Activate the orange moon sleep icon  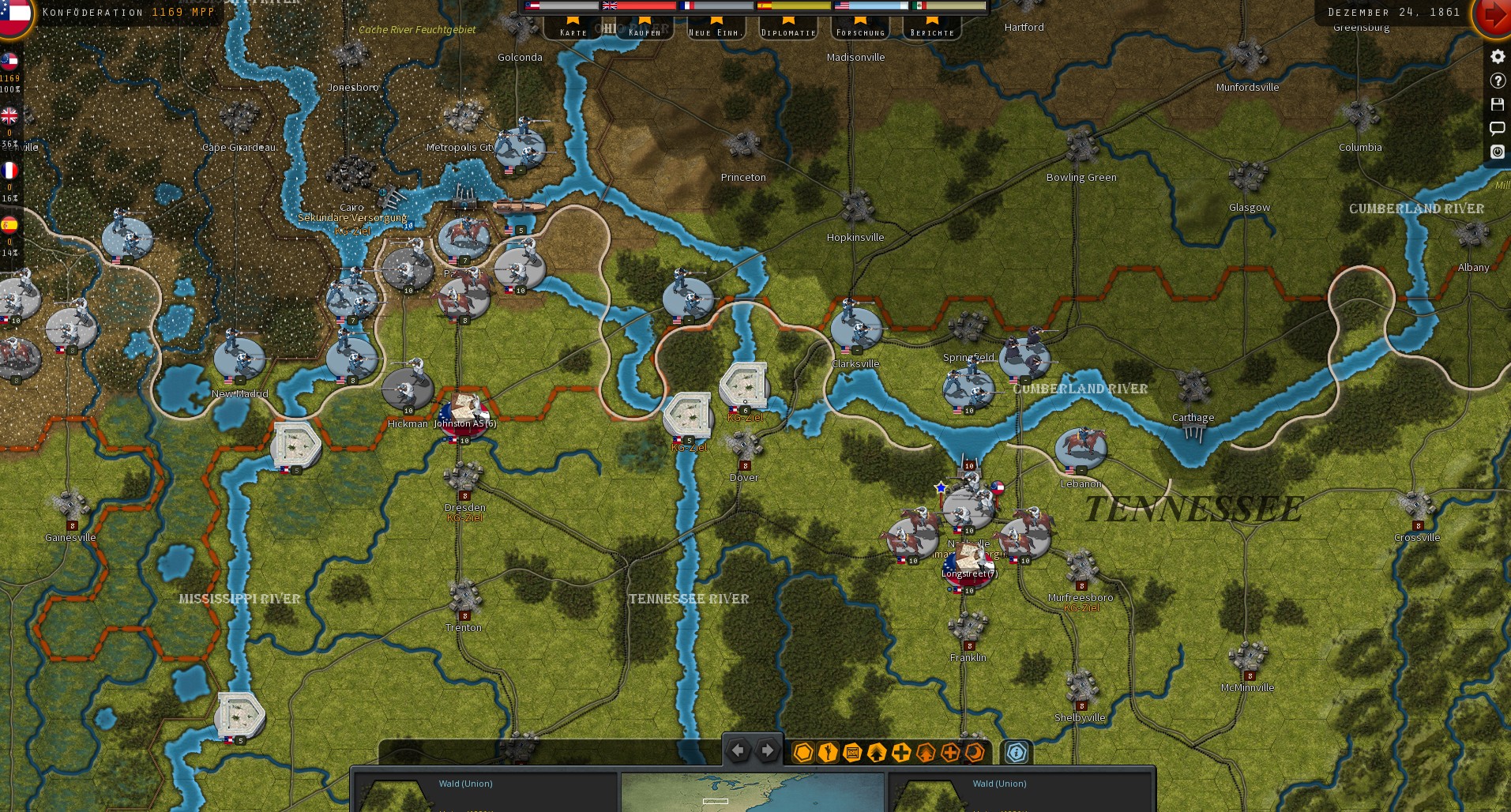(974, 753)
